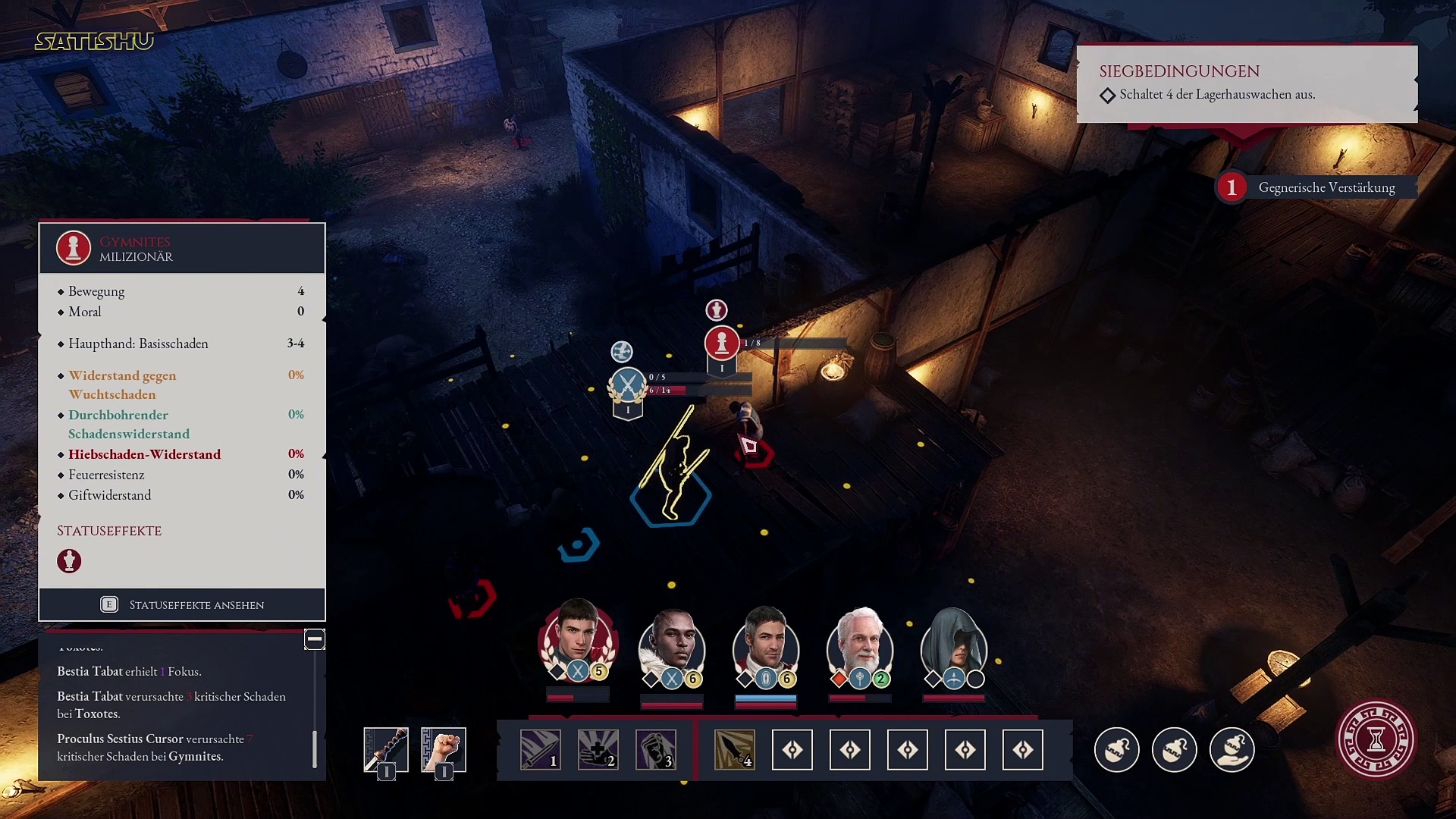Activate the clenched fist ability numbered 3

point(656,749)
